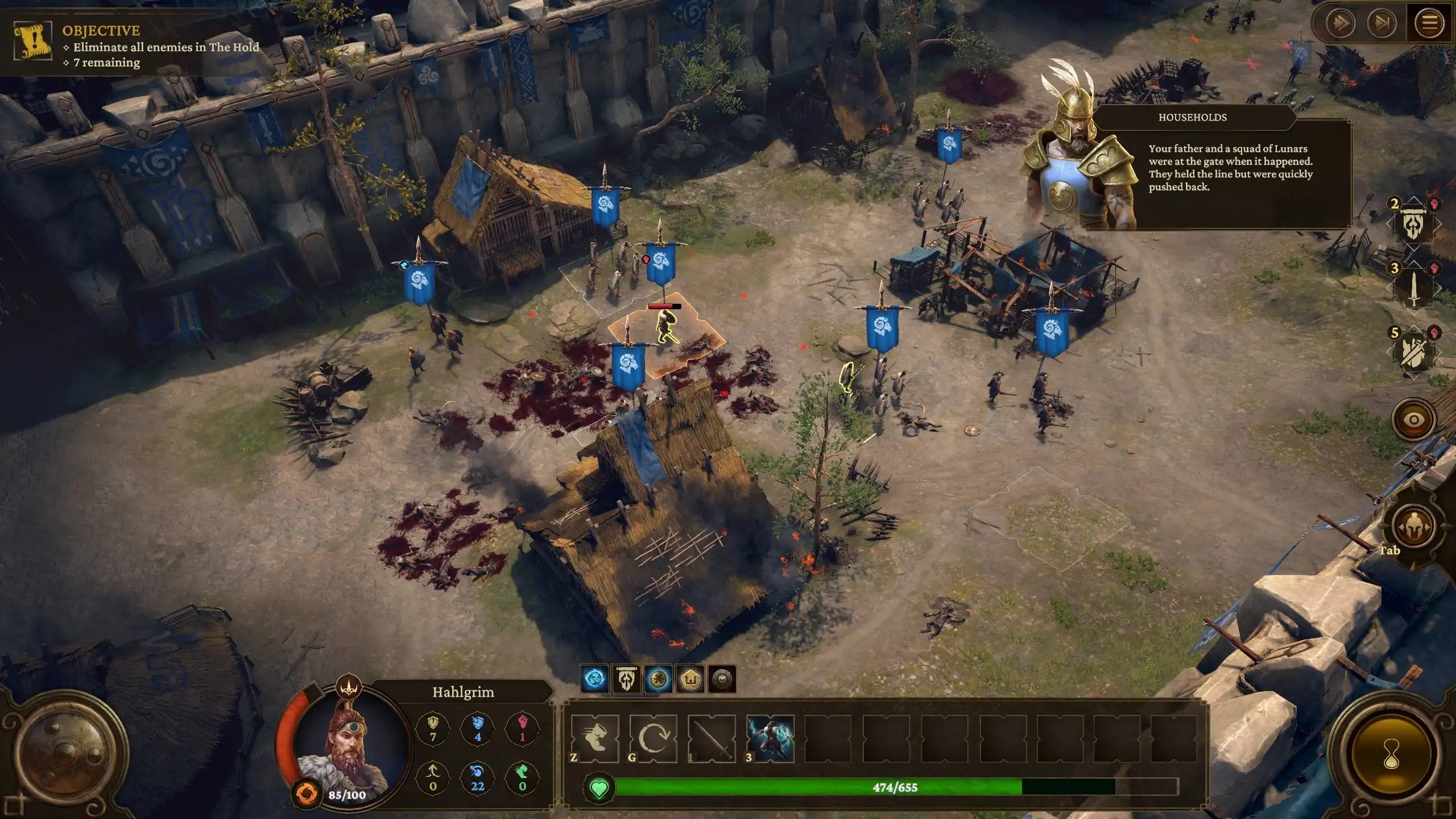Select the banner unit group numbered 2
This screenshot has width=1456, height=819.
1414,224
